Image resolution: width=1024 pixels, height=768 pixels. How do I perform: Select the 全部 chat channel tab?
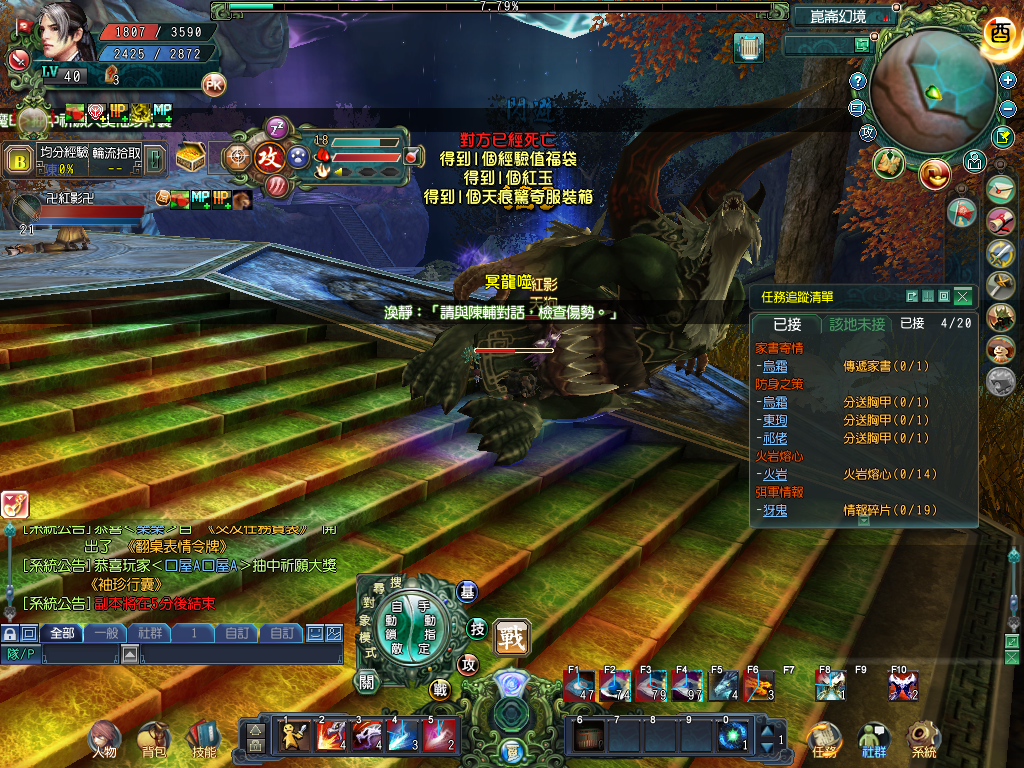[62, 633]
